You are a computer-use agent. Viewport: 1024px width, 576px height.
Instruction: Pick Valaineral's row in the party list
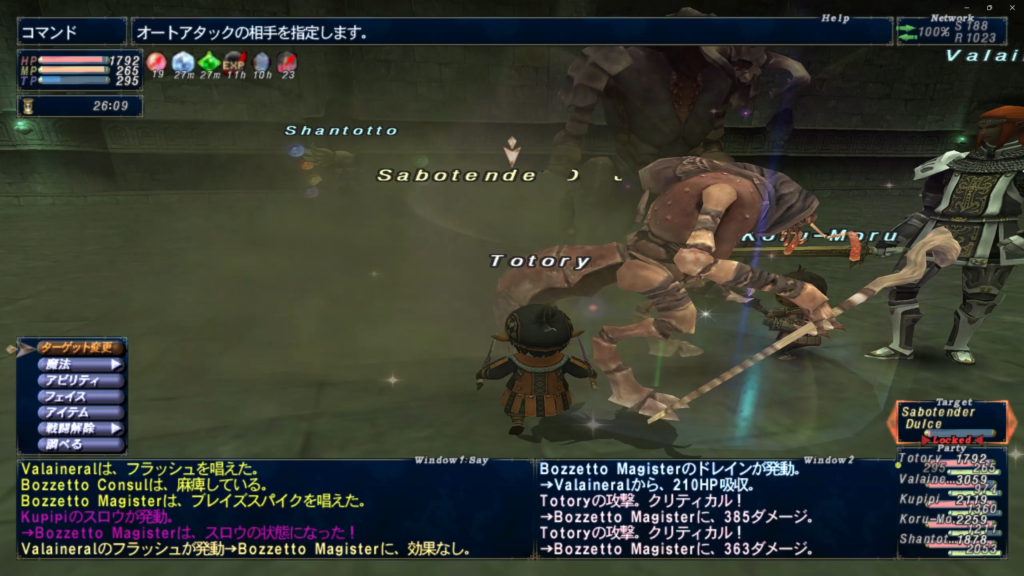(x=950, y=479)
